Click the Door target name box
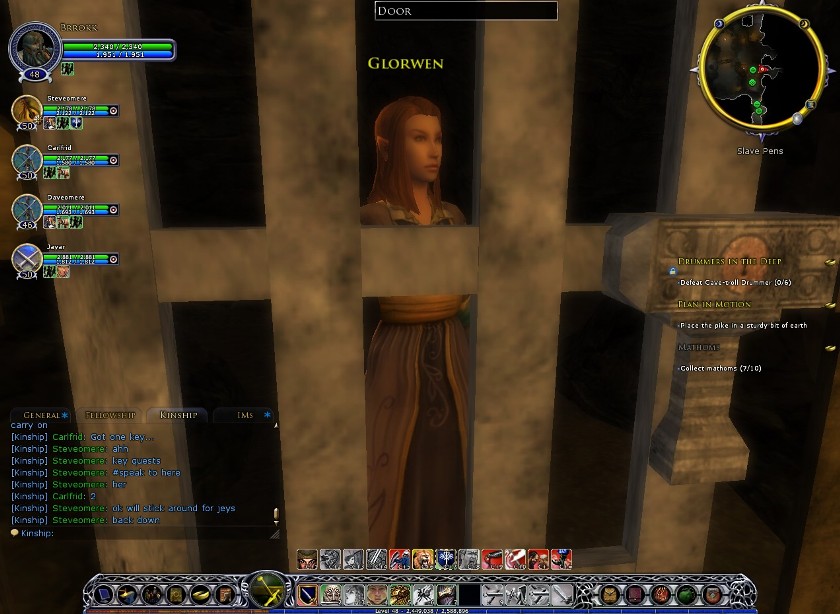The image size is (840, 614). (466, 11)
